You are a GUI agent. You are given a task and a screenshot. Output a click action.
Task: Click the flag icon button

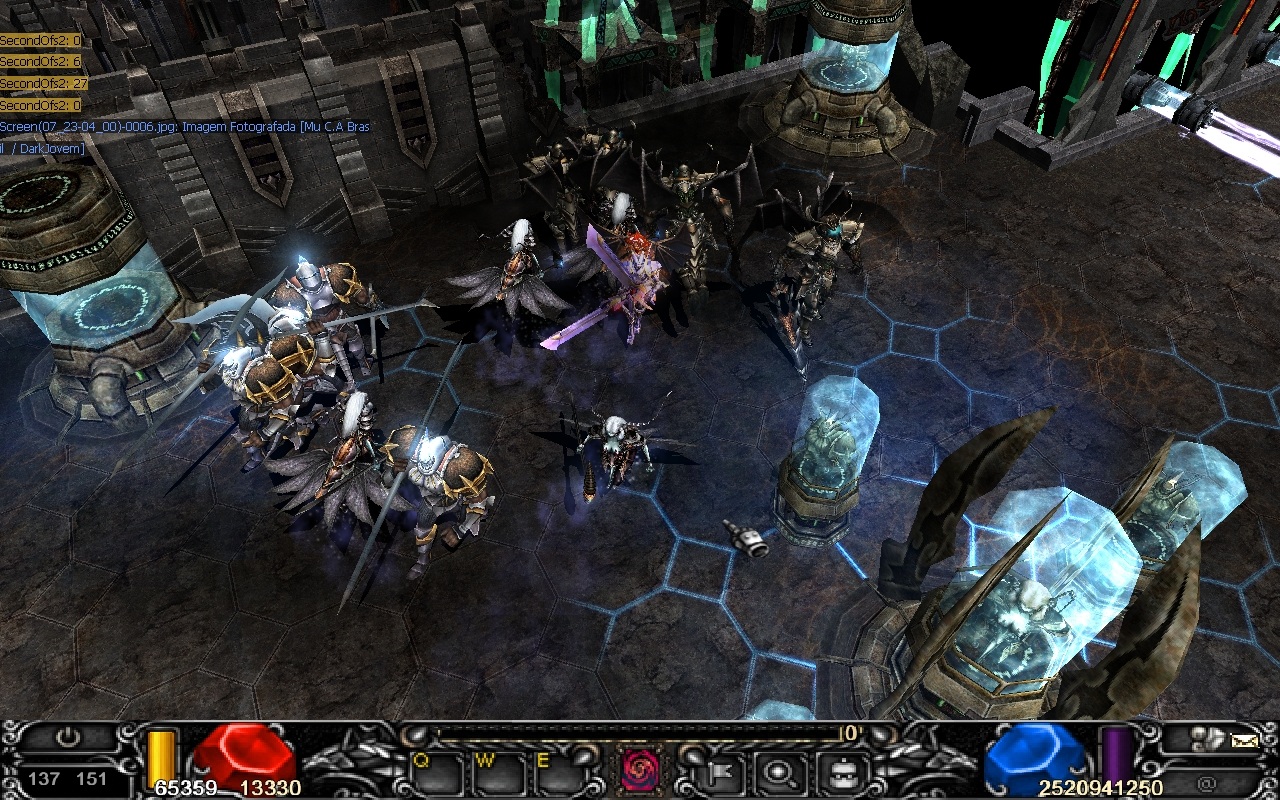[717, 771]
